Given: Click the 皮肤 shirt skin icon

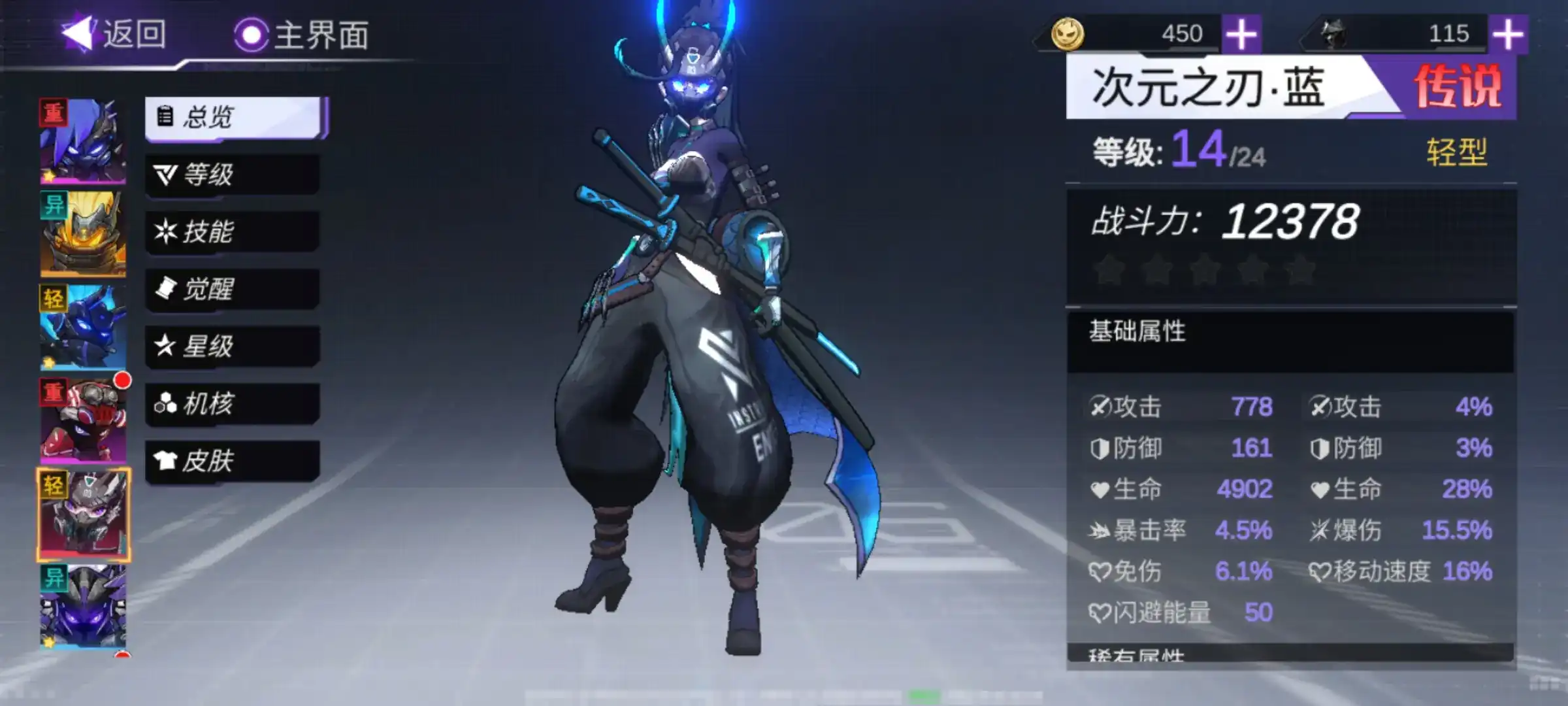Looking at the screenshot, I should pos(166,460).
